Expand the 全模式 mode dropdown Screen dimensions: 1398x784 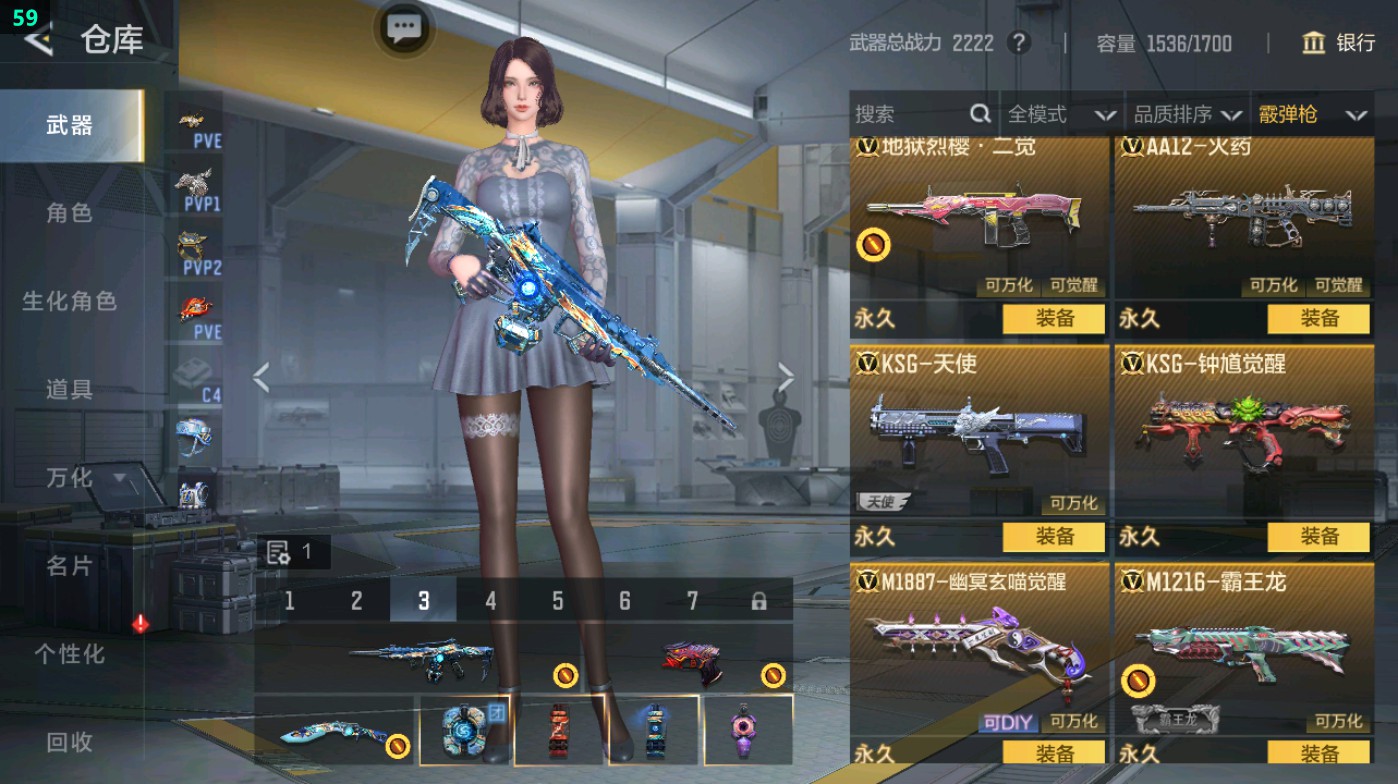(1061, 115)
